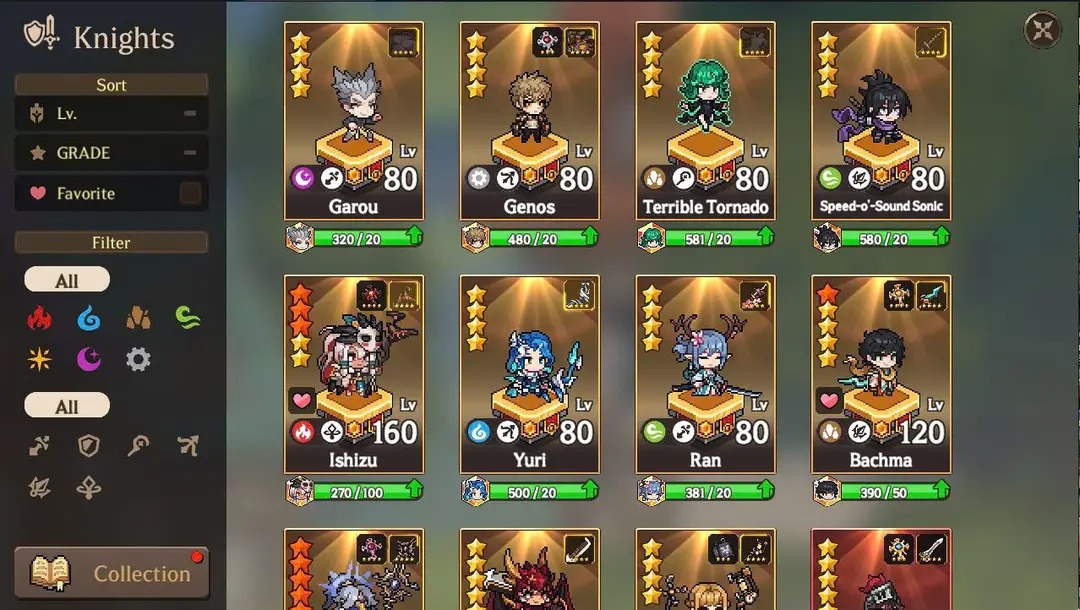Toggle the Favorite checkbox
The height and width of the screenshot is (610, 1080).
pyautogui.click(x=189, y=193)
